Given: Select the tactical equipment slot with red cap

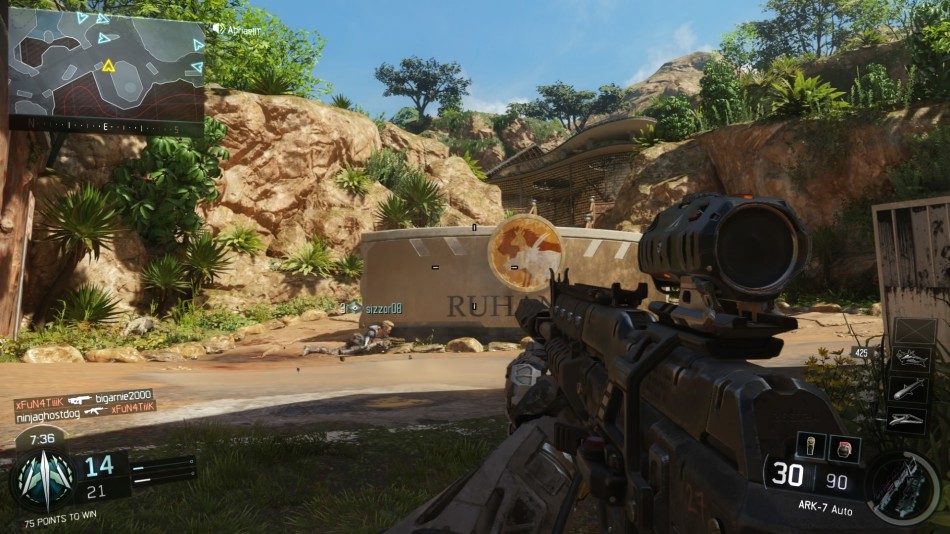Looking at the screenshot, I should tap(844, 448).
